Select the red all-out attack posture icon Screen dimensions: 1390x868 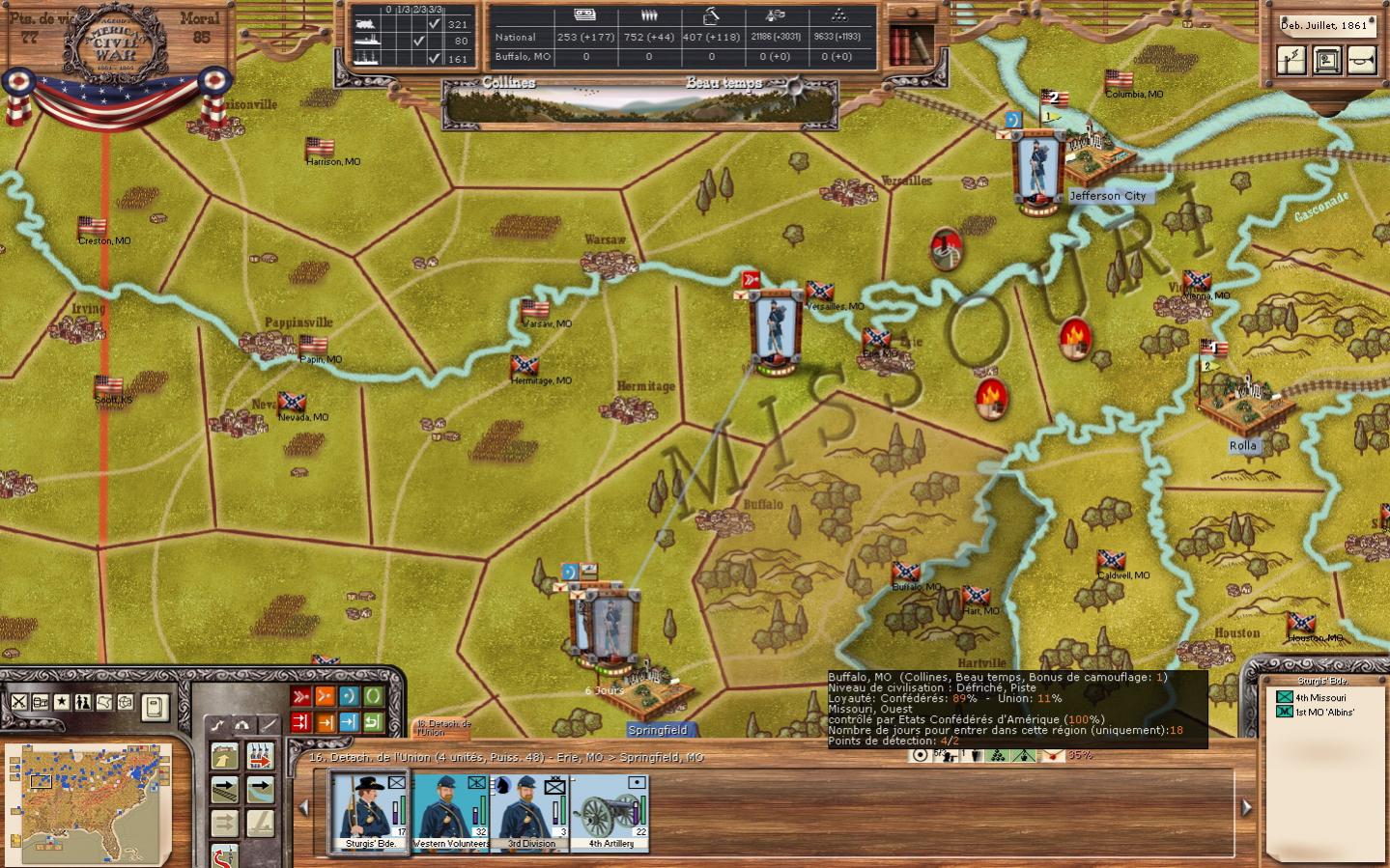(299, 695)
